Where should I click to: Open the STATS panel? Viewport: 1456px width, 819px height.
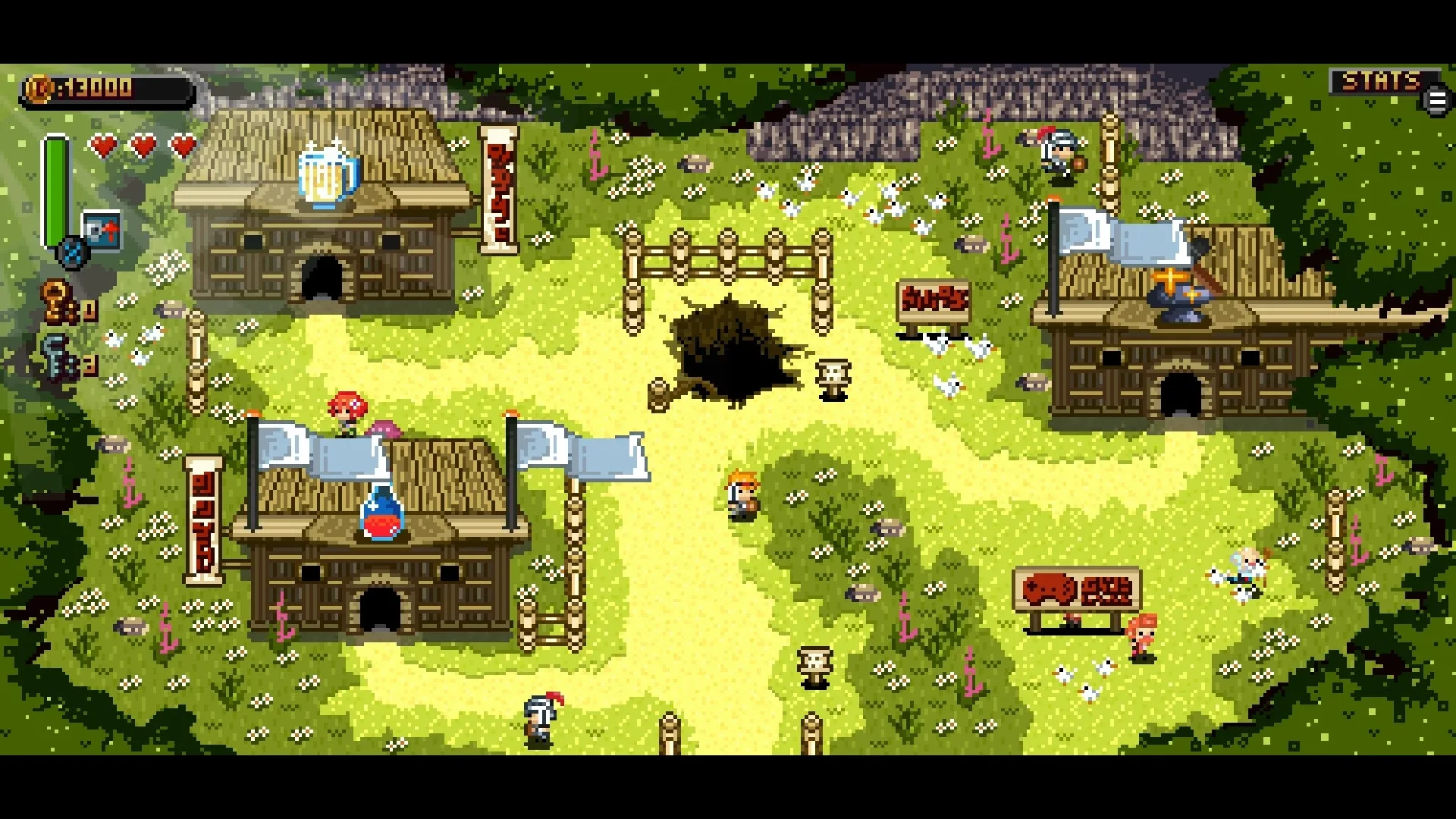(1380, 79)
